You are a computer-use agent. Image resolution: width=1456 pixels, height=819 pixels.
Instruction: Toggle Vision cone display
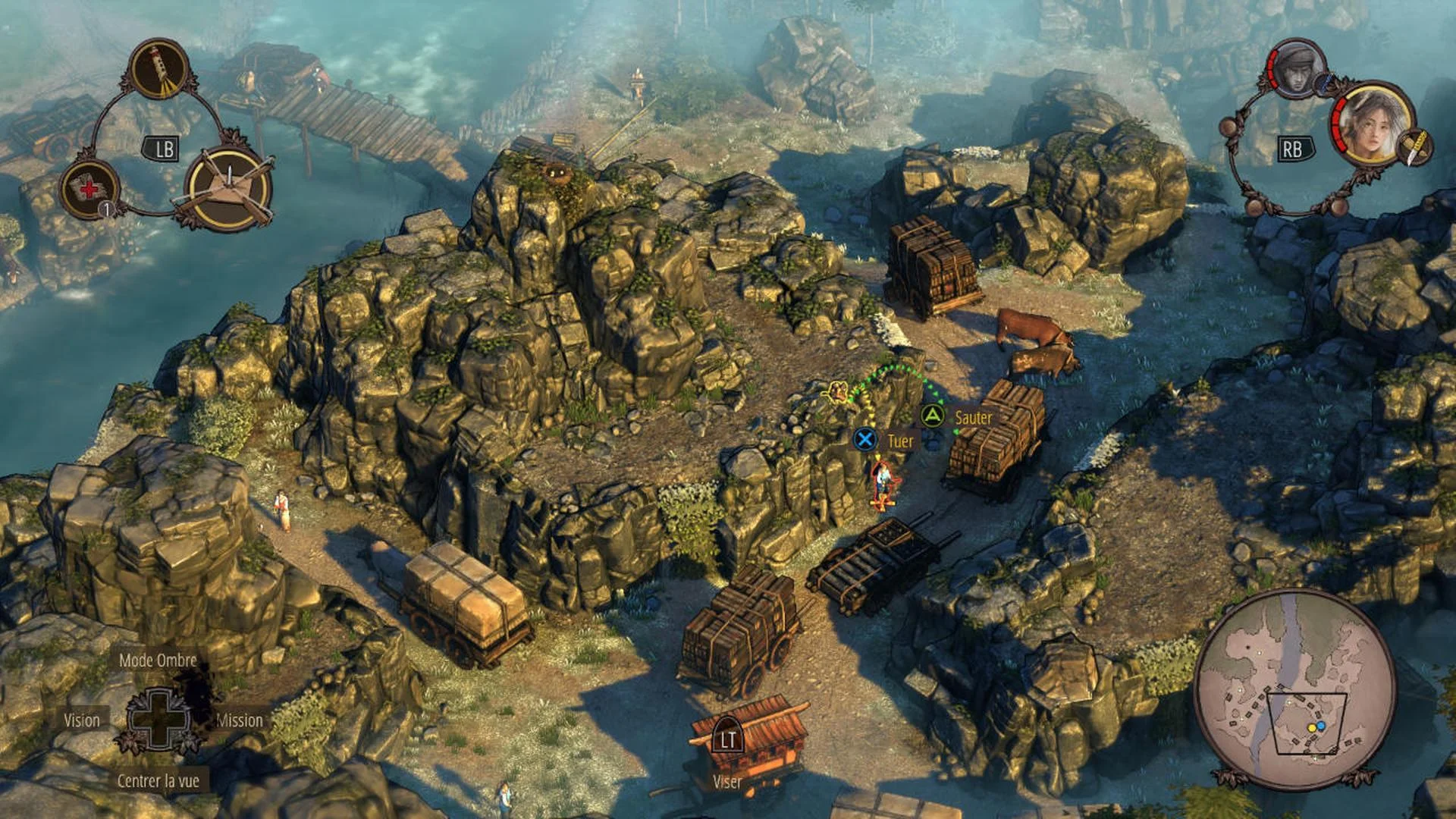83,721
